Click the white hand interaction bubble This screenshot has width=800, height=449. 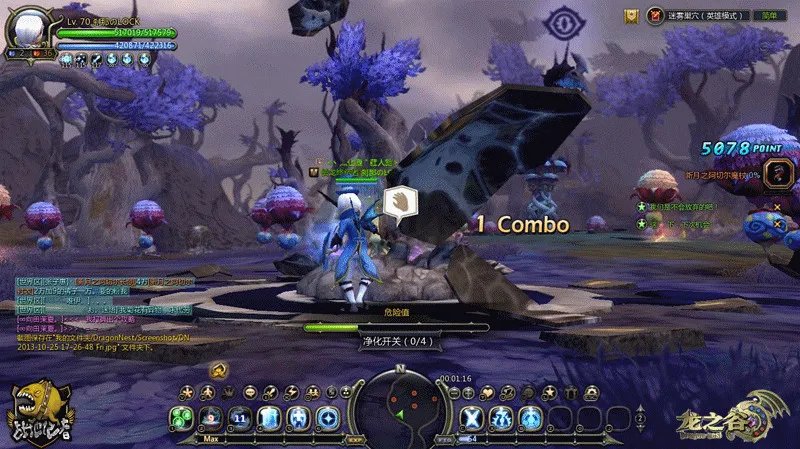click(398, 201)
